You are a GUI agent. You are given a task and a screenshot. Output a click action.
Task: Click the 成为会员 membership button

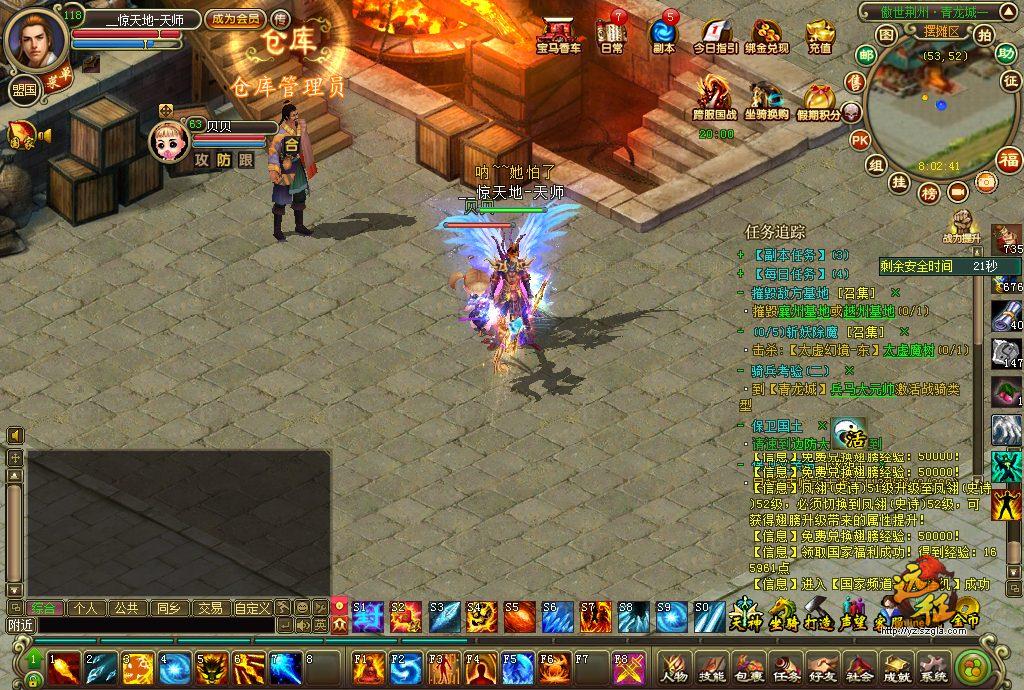(x=235, y=19)
